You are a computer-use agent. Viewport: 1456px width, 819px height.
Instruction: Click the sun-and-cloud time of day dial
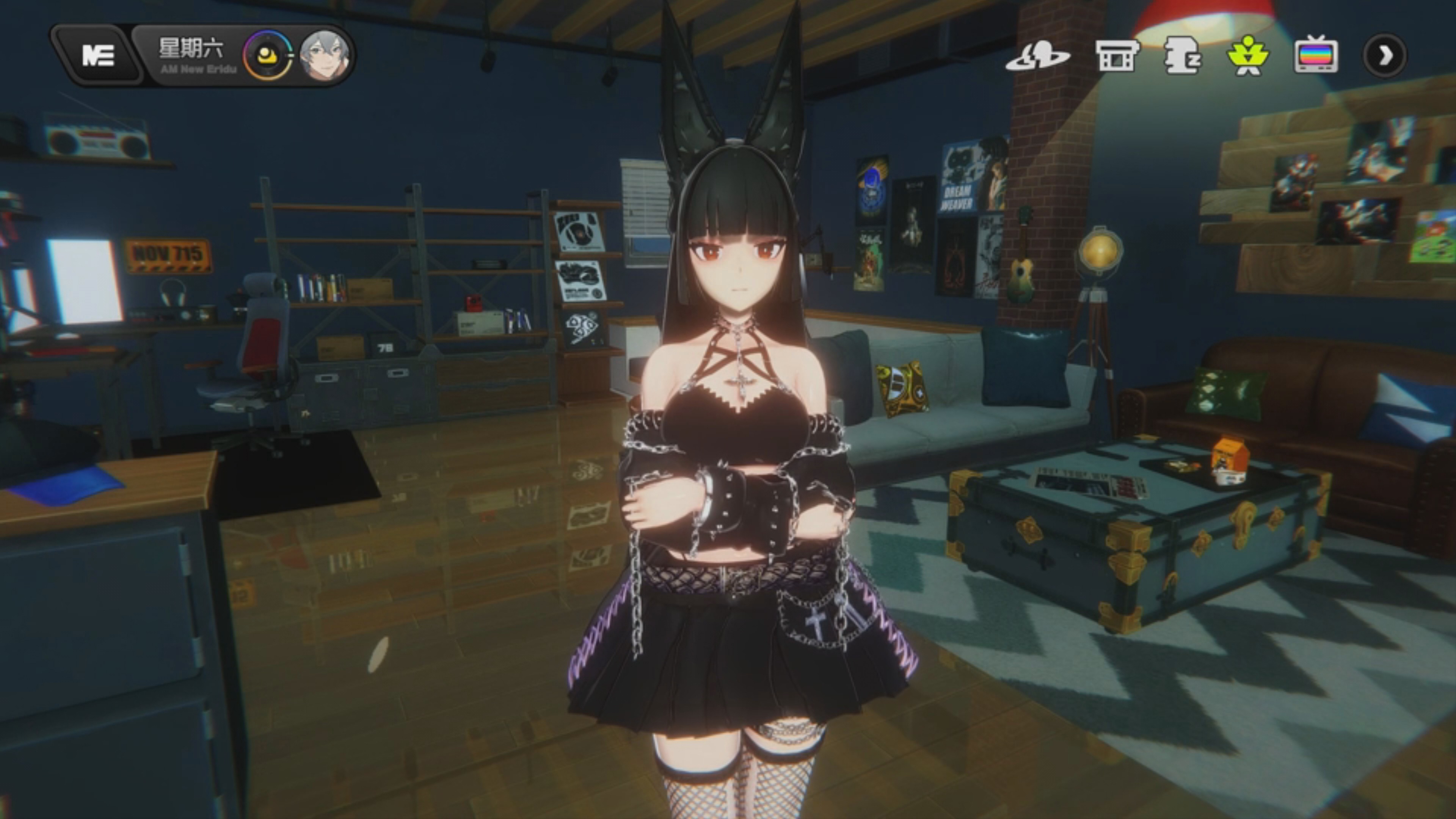coord(267,55)
